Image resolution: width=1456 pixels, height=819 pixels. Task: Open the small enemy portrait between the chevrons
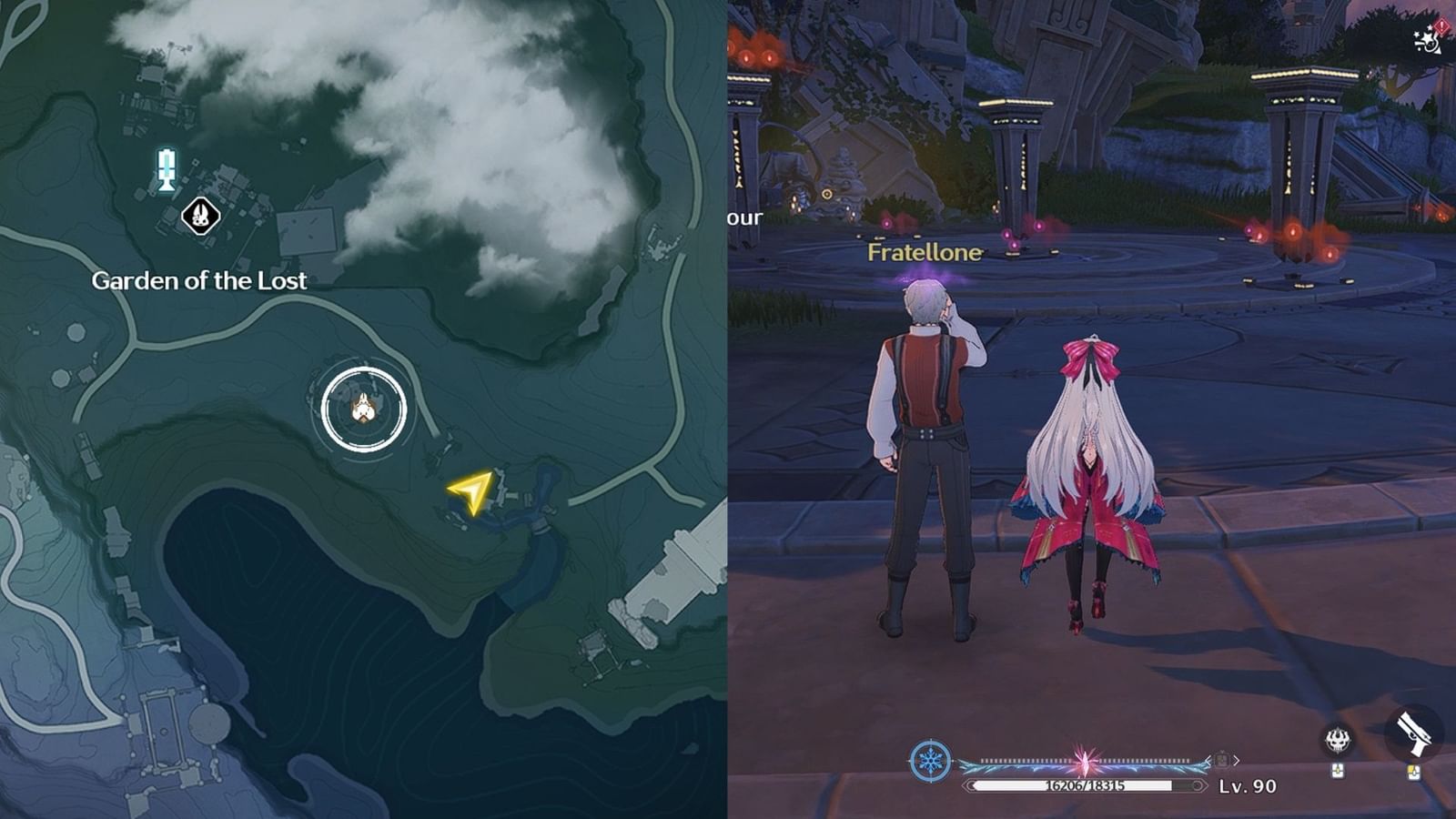click(x=1221, y=760)
